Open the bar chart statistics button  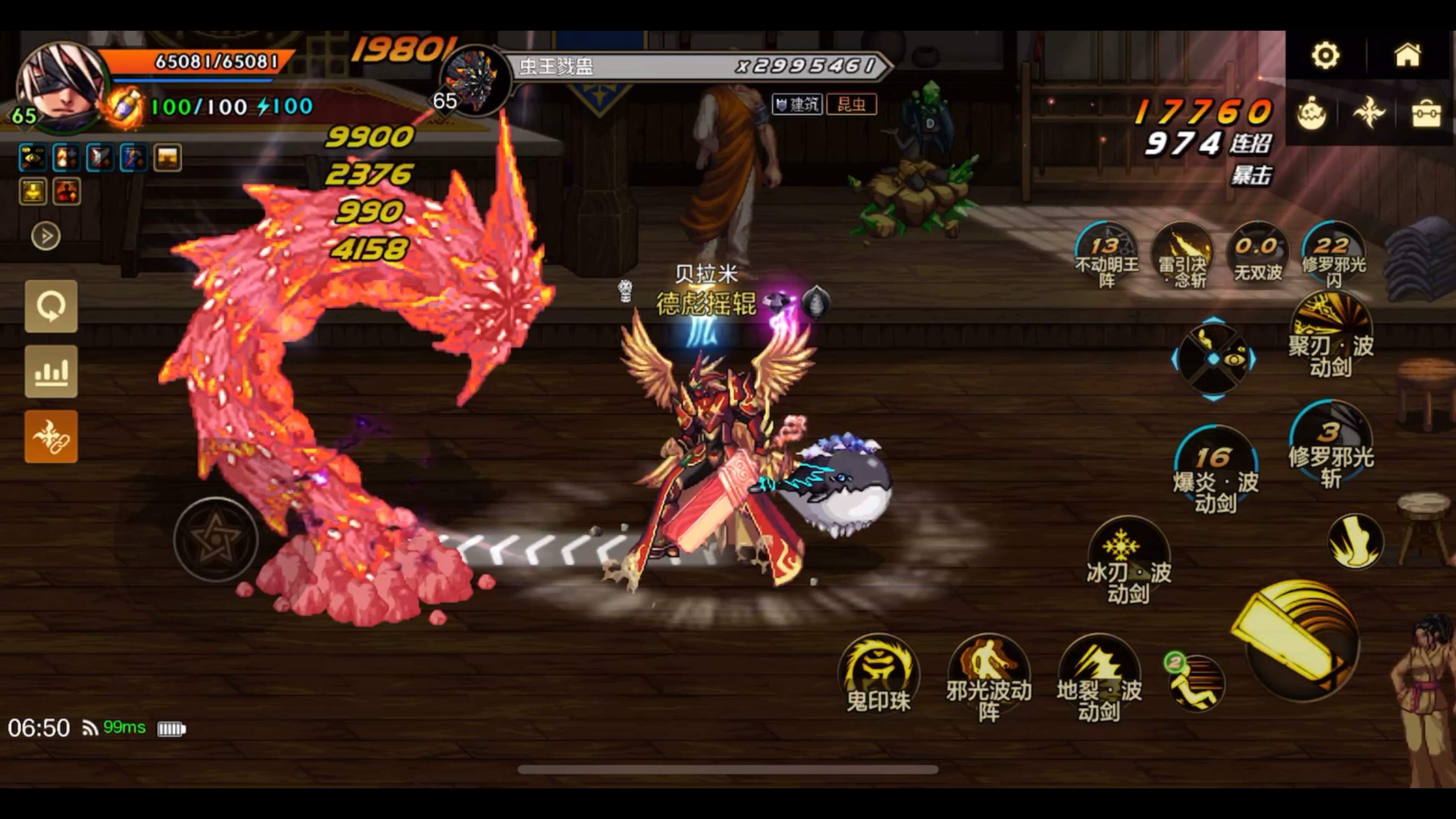[x=51, y=372]
